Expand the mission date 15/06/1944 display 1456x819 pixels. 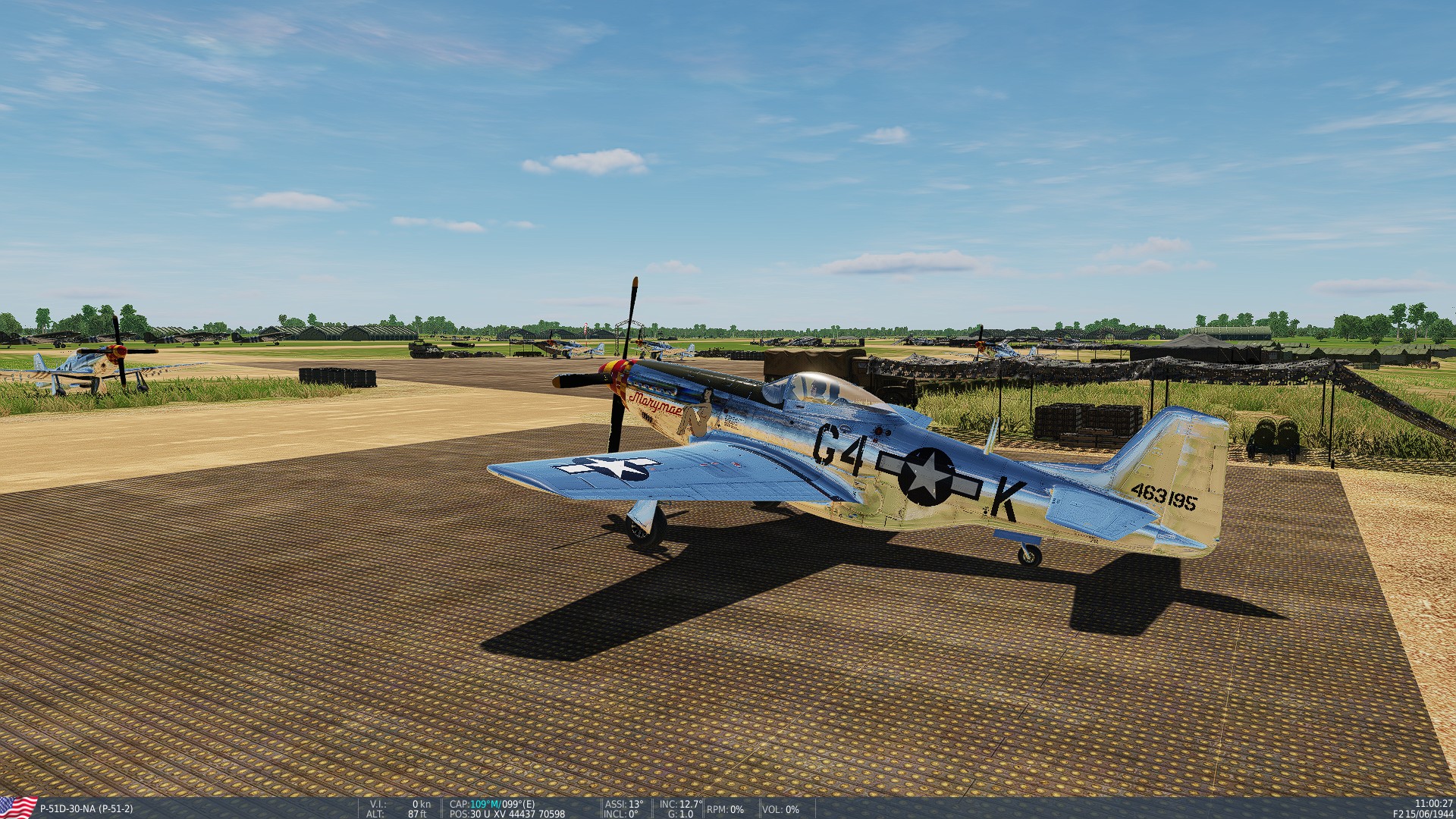(1430, 814)
